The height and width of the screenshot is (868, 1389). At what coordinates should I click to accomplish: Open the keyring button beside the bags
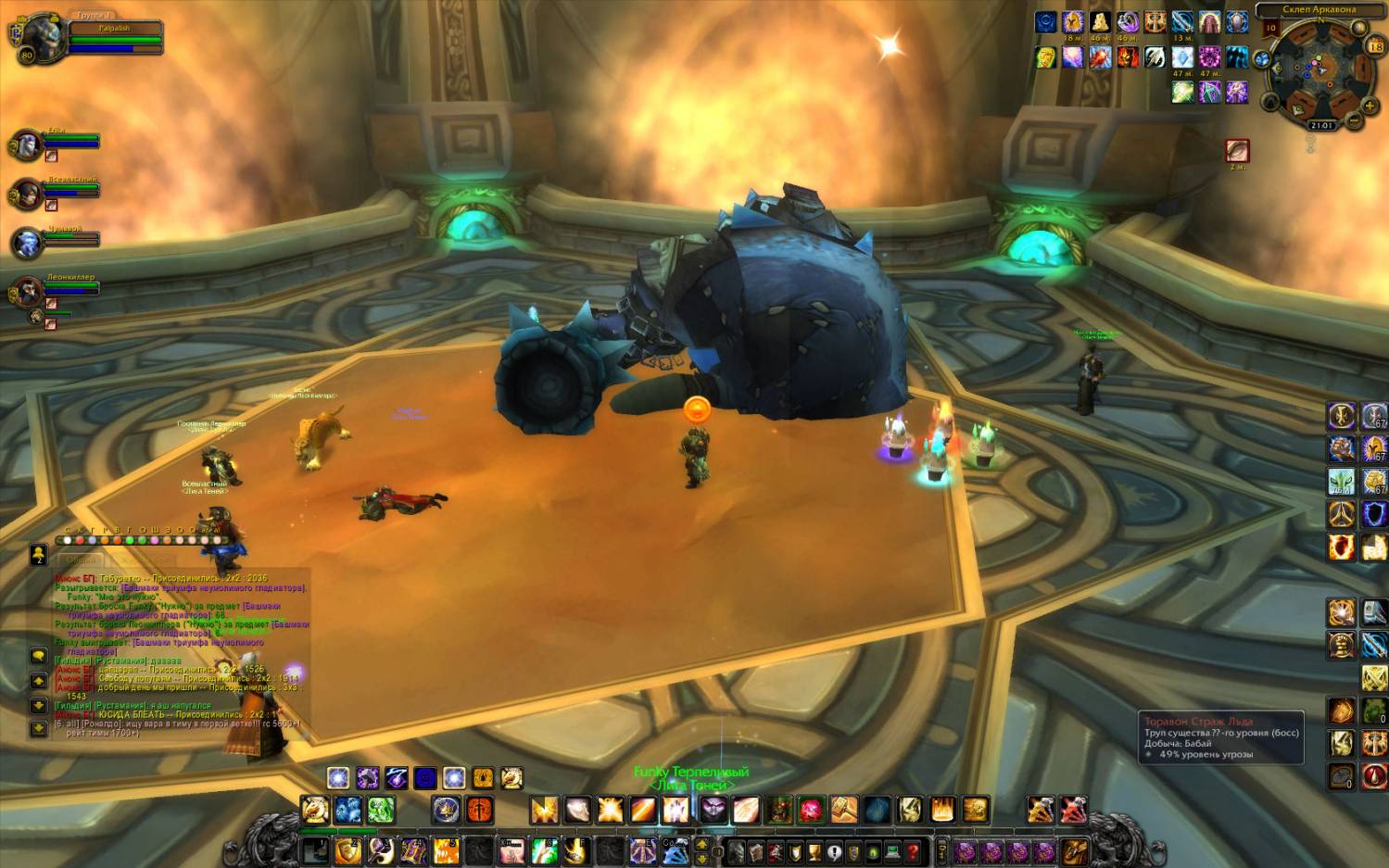(x=942, y=850)
